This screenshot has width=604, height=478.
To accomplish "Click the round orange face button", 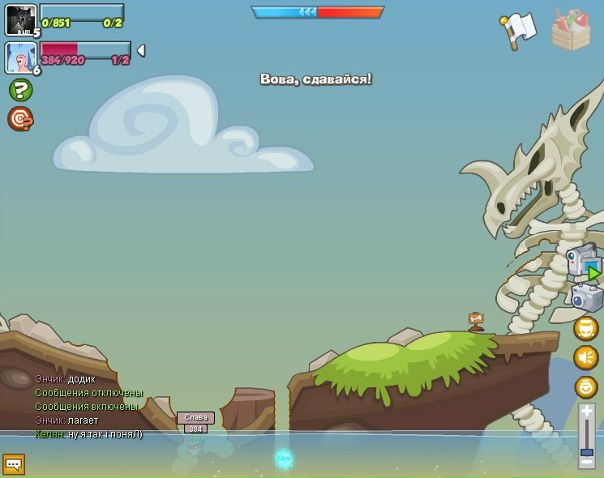I will click(586, 387).
